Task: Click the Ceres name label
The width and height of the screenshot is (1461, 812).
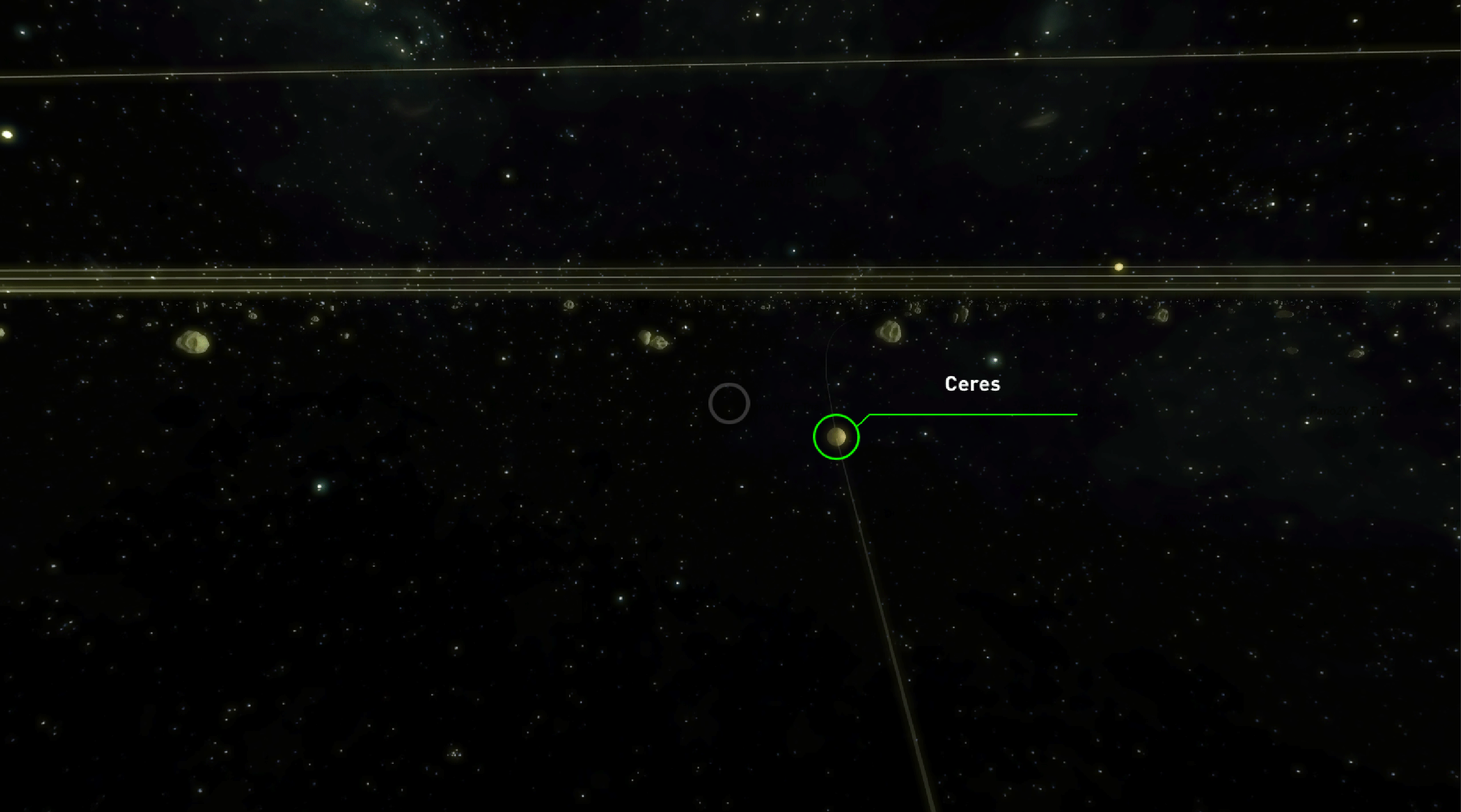Action: coord(972,384)
